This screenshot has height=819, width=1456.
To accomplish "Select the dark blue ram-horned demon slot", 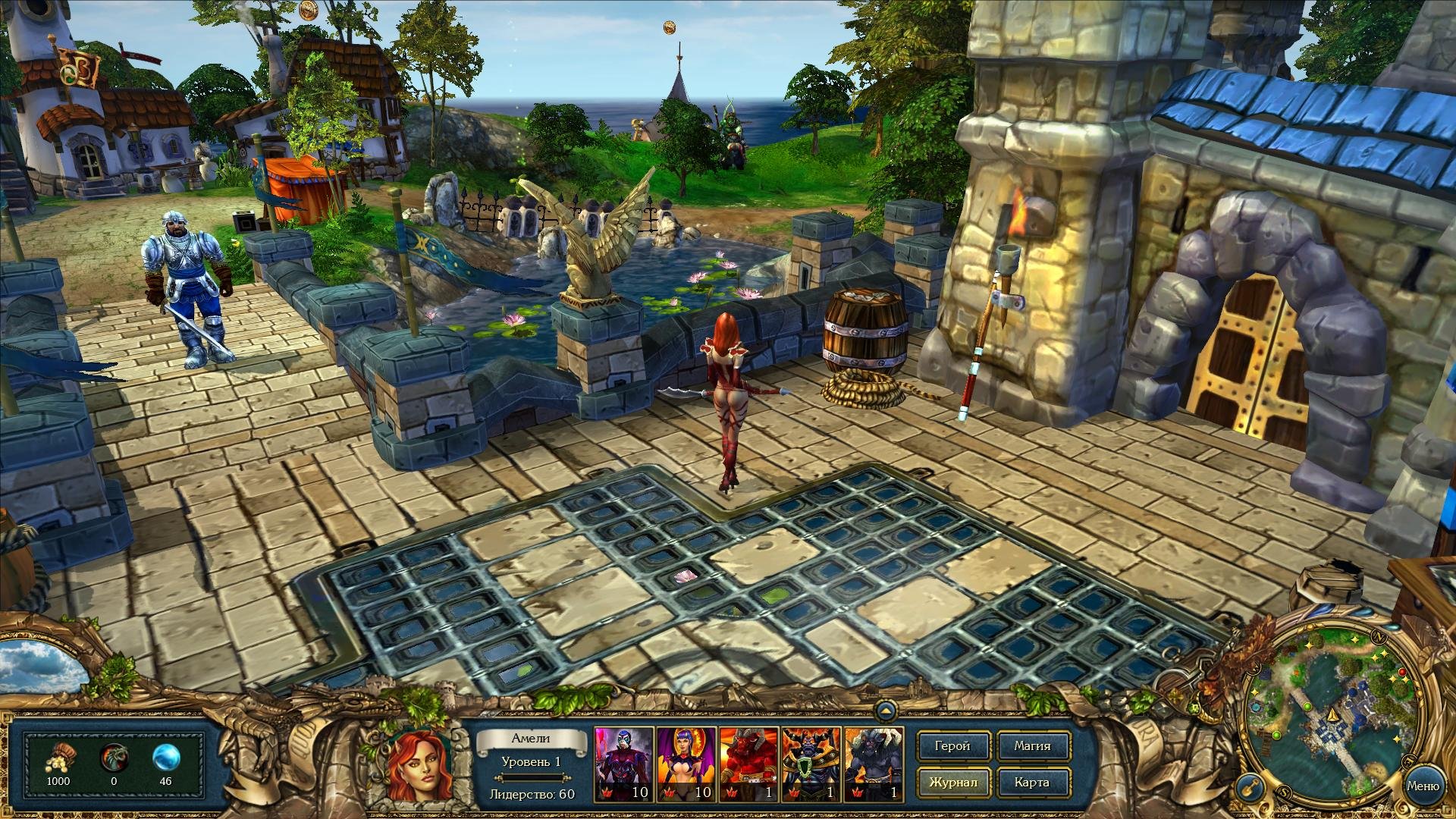I will tap(874, 764).
